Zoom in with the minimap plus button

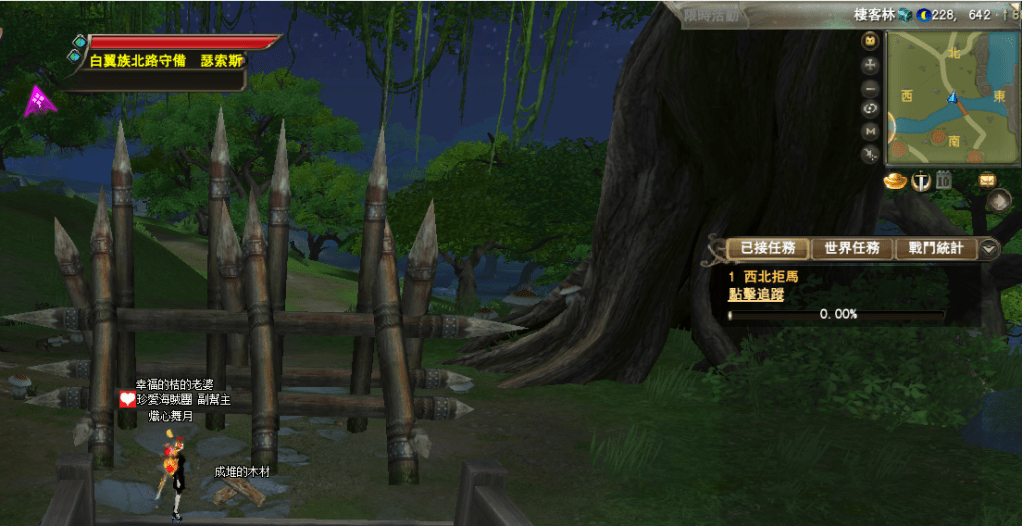click(870, 64)
